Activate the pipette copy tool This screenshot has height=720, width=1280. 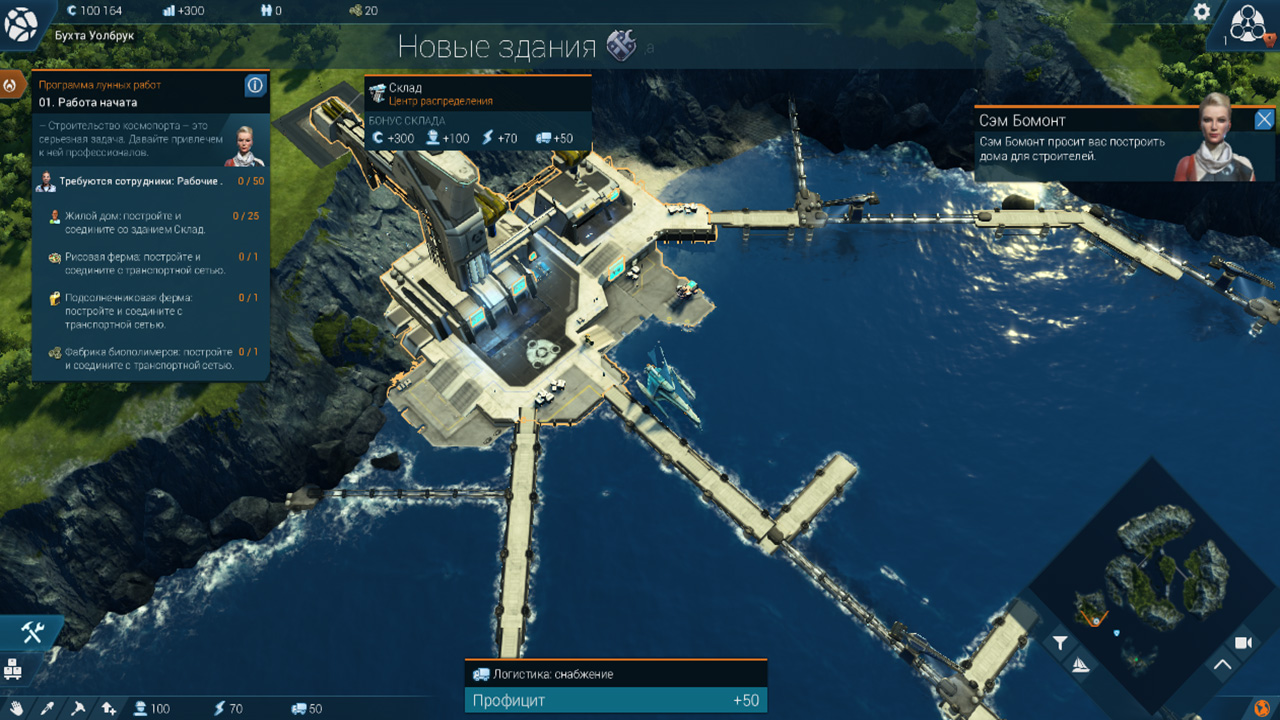pos(46,708)
